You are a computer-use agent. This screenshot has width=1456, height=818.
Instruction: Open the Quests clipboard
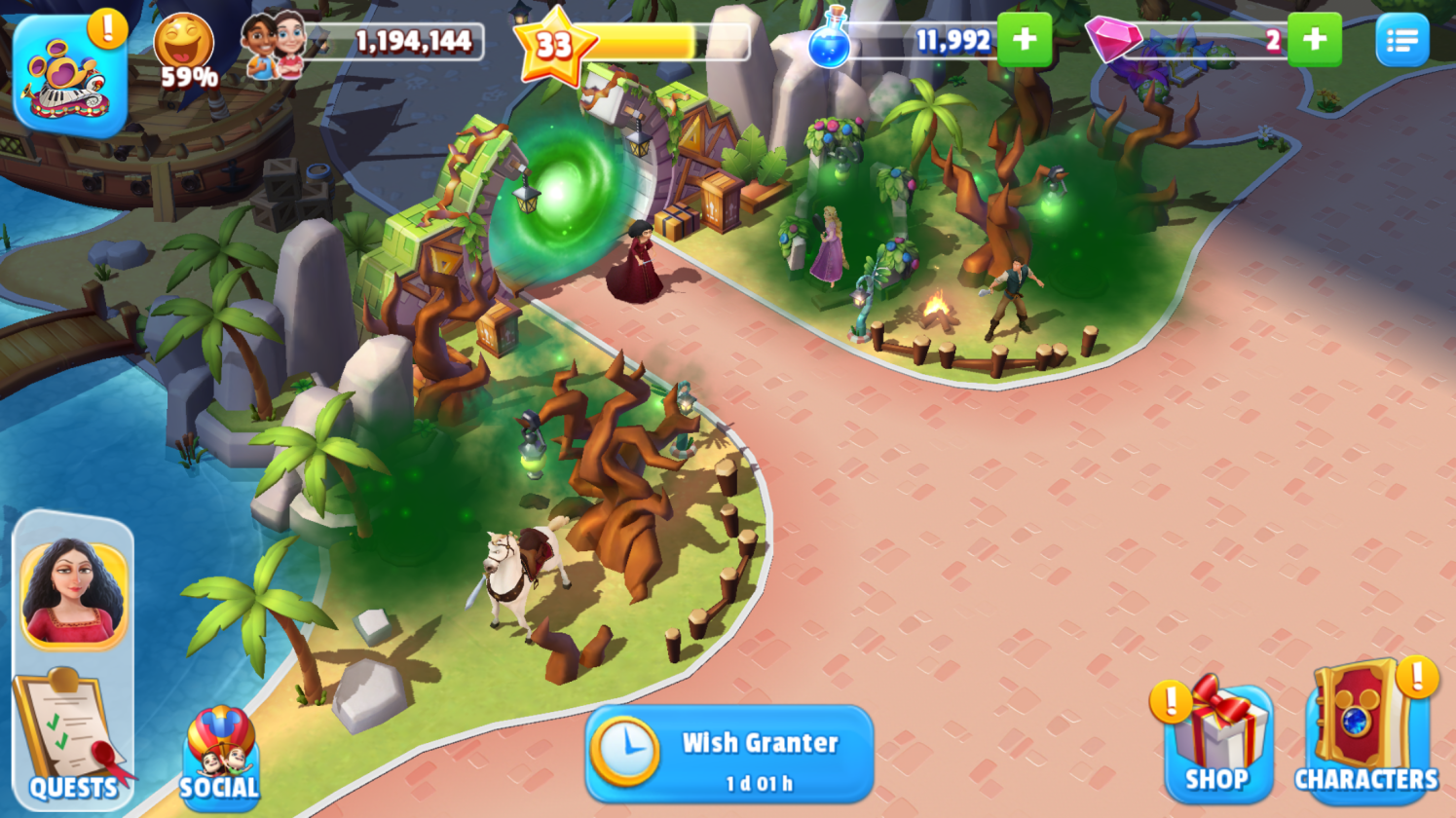click(70, 737)
